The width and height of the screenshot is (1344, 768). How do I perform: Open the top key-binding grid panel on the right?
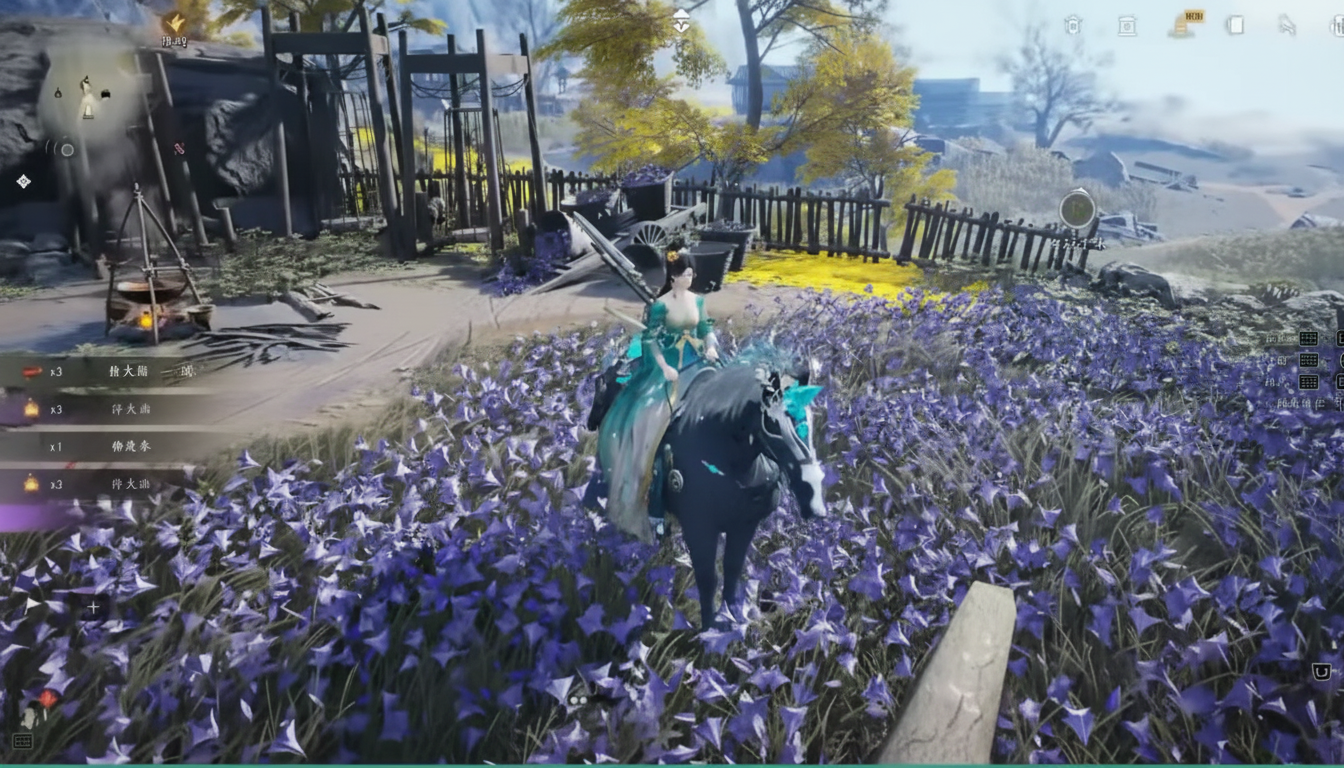click(1308, 339)
